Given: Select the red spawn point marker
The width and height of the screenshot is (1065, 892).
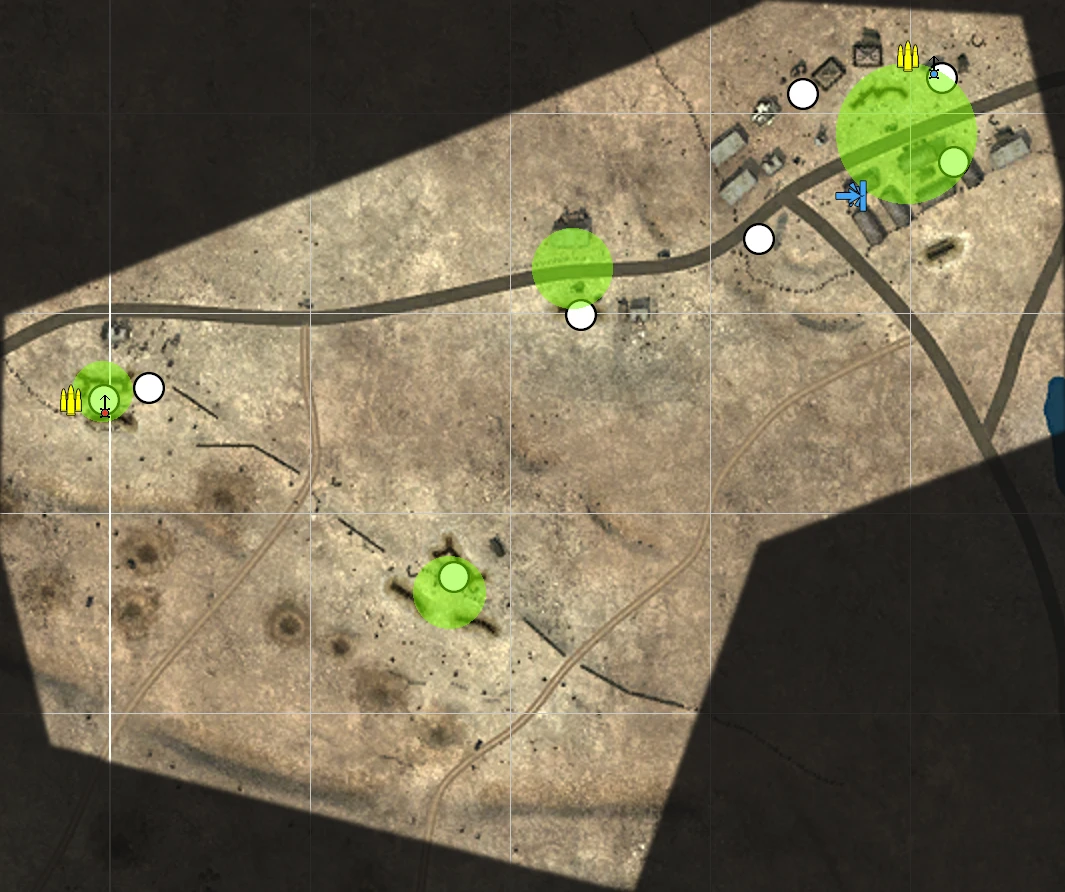Looking at the screenshot, I should [x=104, y=404].
